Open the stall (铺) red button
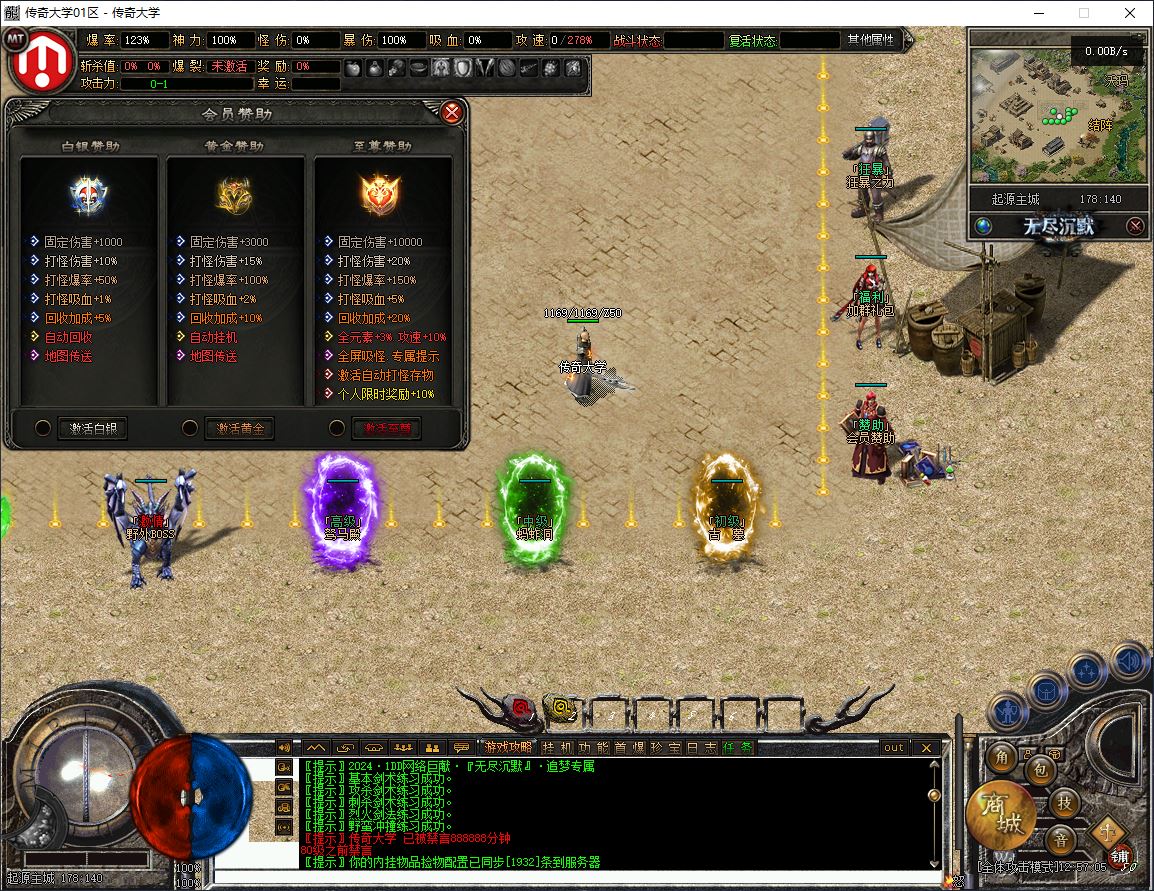1154x891 pixels. (1121, 857)
